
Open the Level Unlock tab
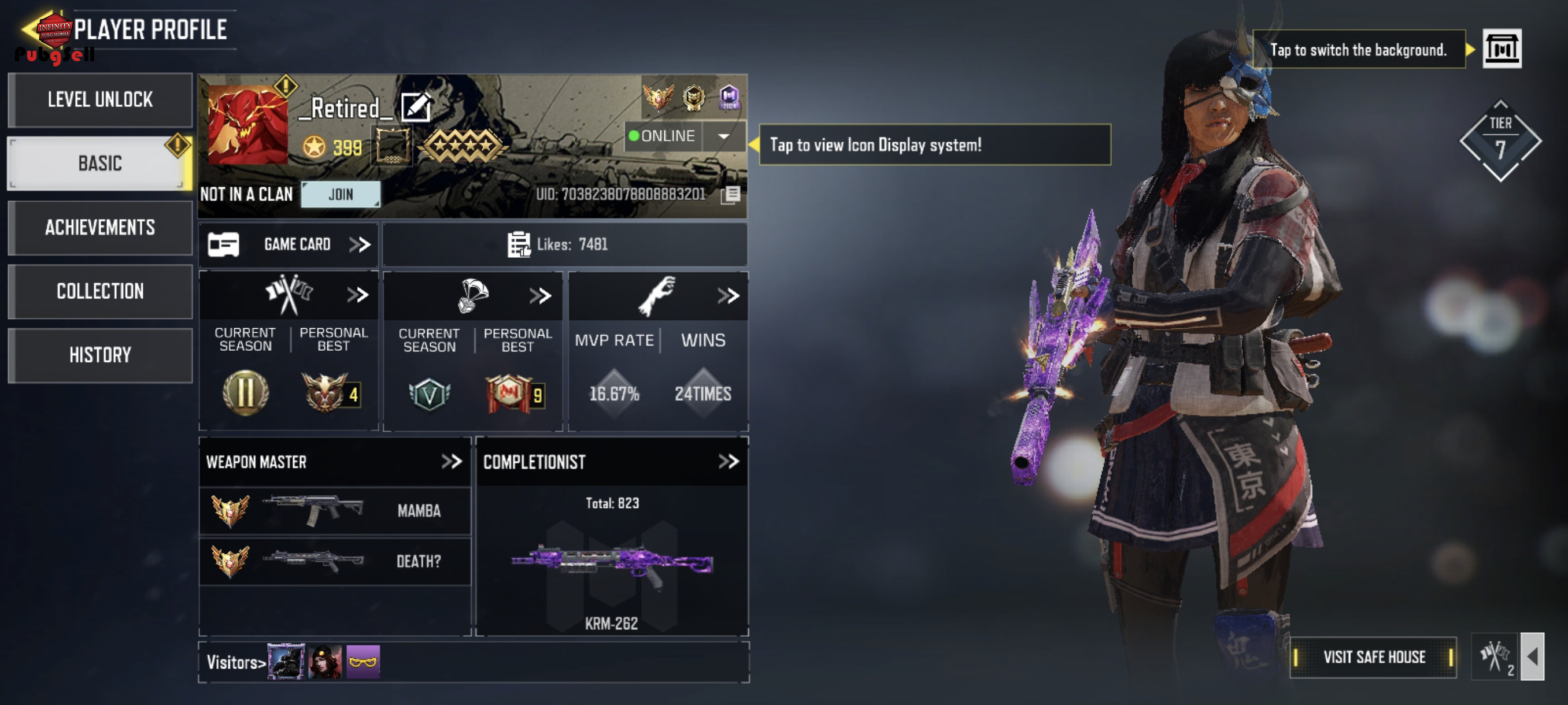(x=100, y=100)
